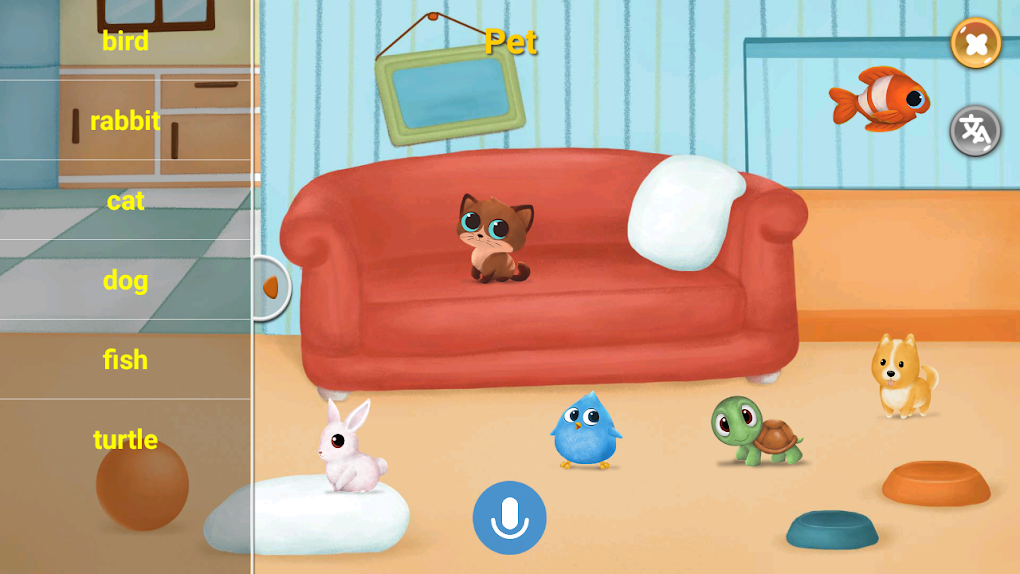Pick the "dog" word entry

point(125,281)
